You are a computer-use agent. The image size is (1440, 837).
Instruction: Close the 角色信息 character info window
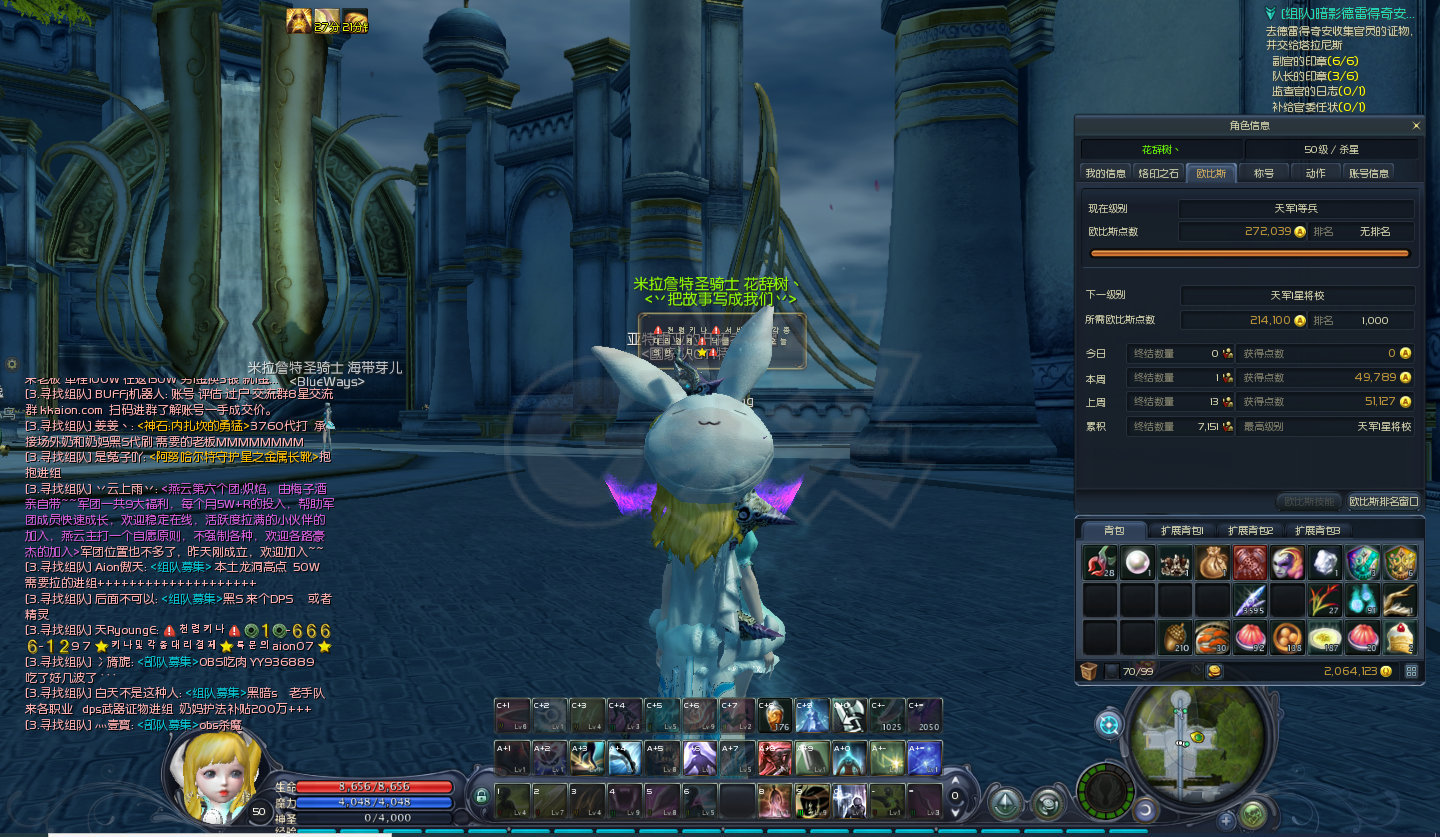[1415, 126]
